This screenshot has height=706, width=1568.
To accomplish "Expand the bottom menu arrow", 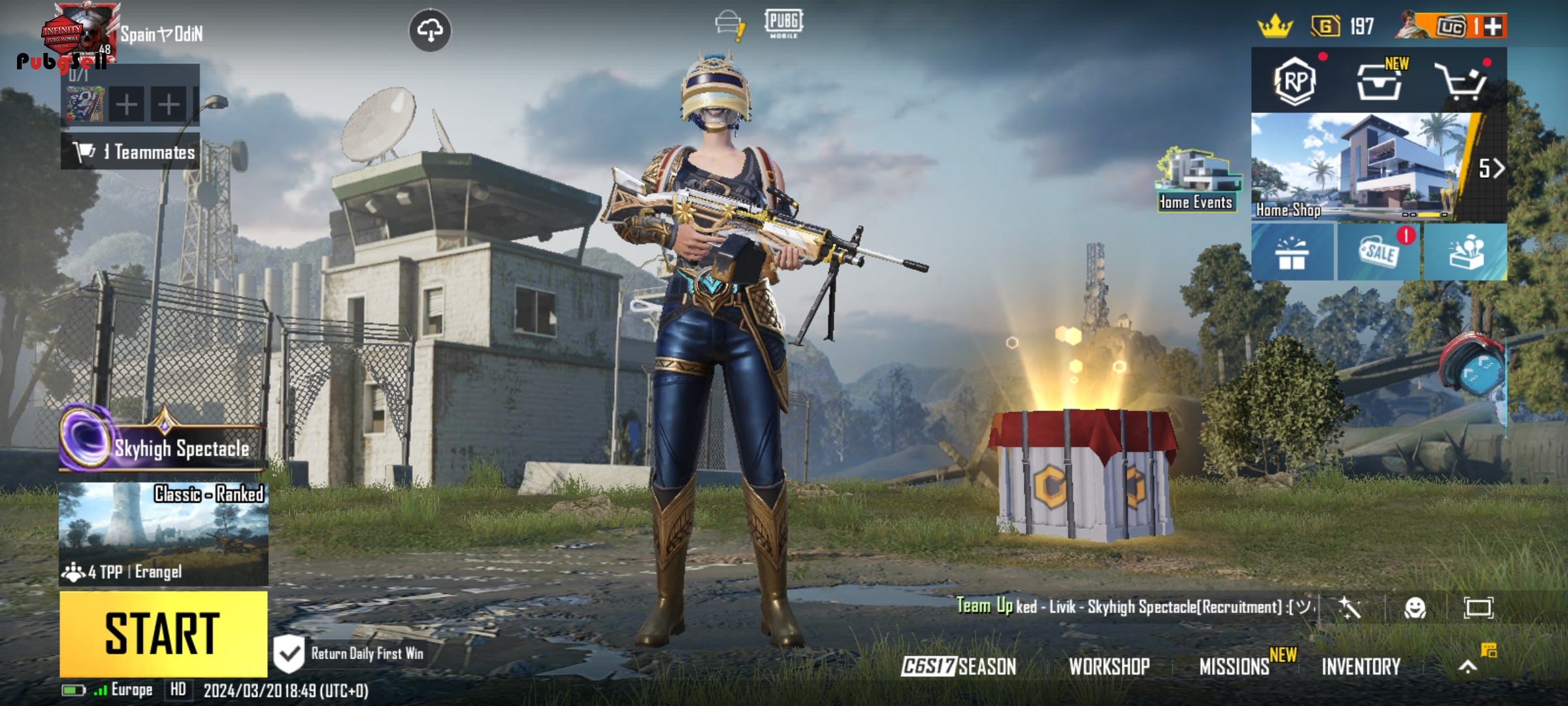I will (x=1467, y=667).
